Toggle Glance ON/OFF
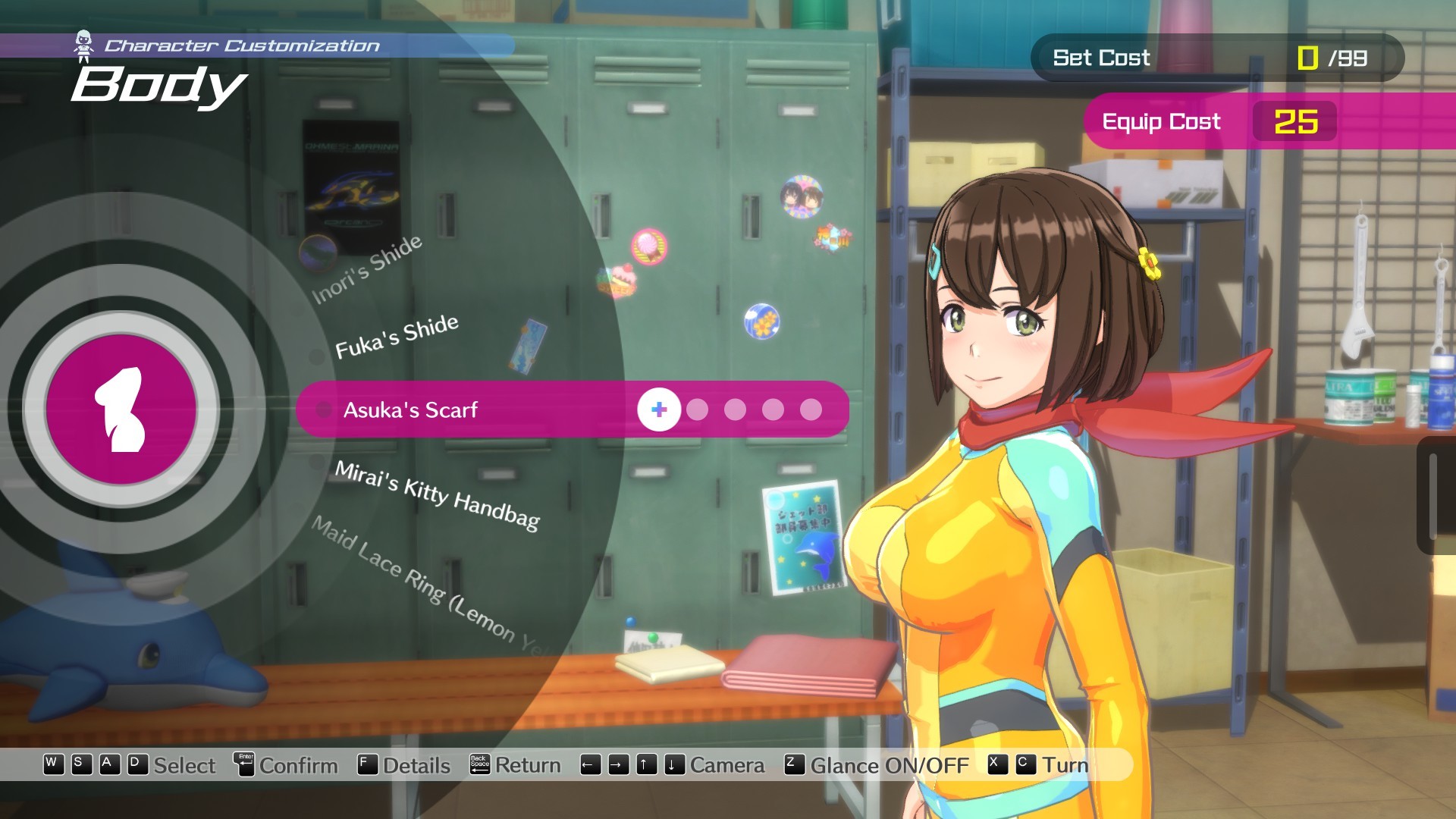1456x819 pixels. (888, 766)
